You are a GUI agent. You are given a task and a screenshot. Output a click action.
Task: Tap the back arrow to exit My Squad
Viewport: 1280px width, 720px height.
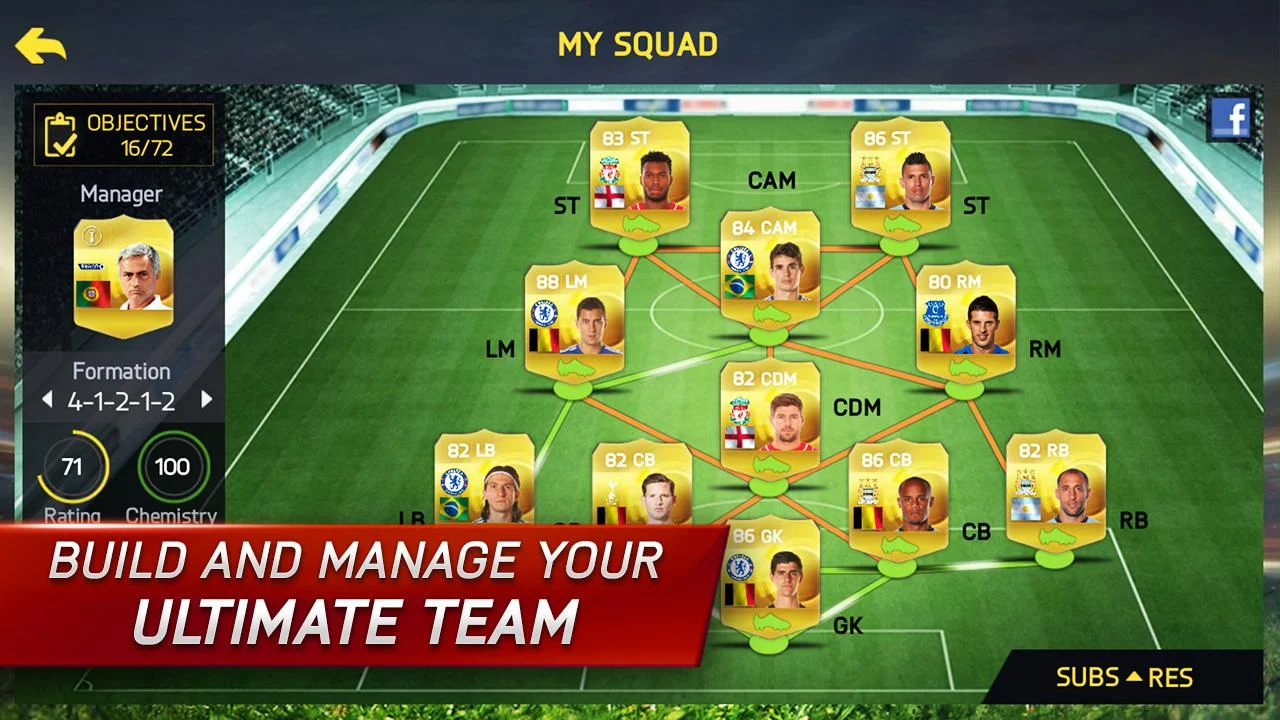pos(42,44)
